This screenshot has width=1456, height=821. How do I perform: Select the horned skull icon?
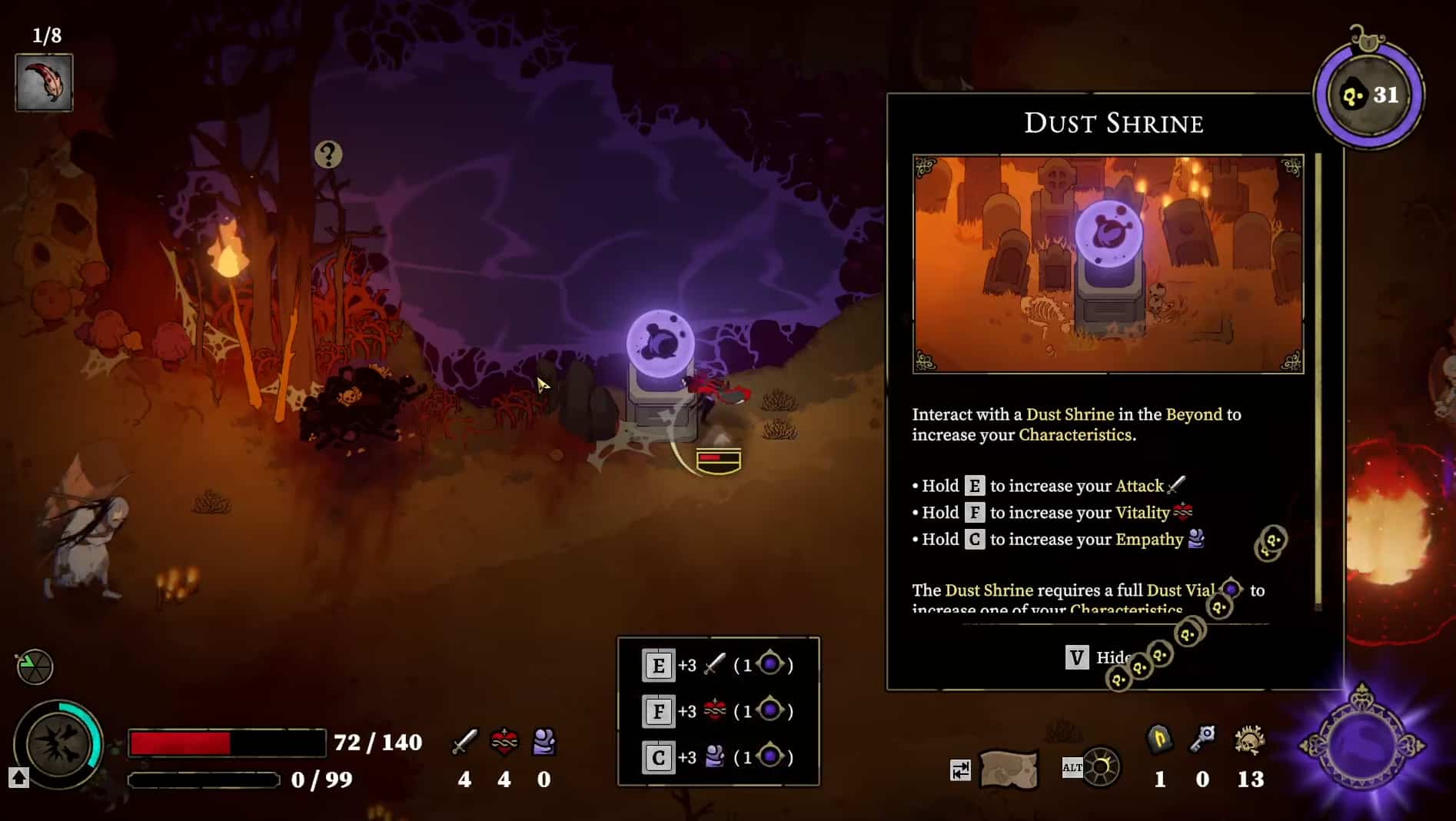pos(1250,741)
